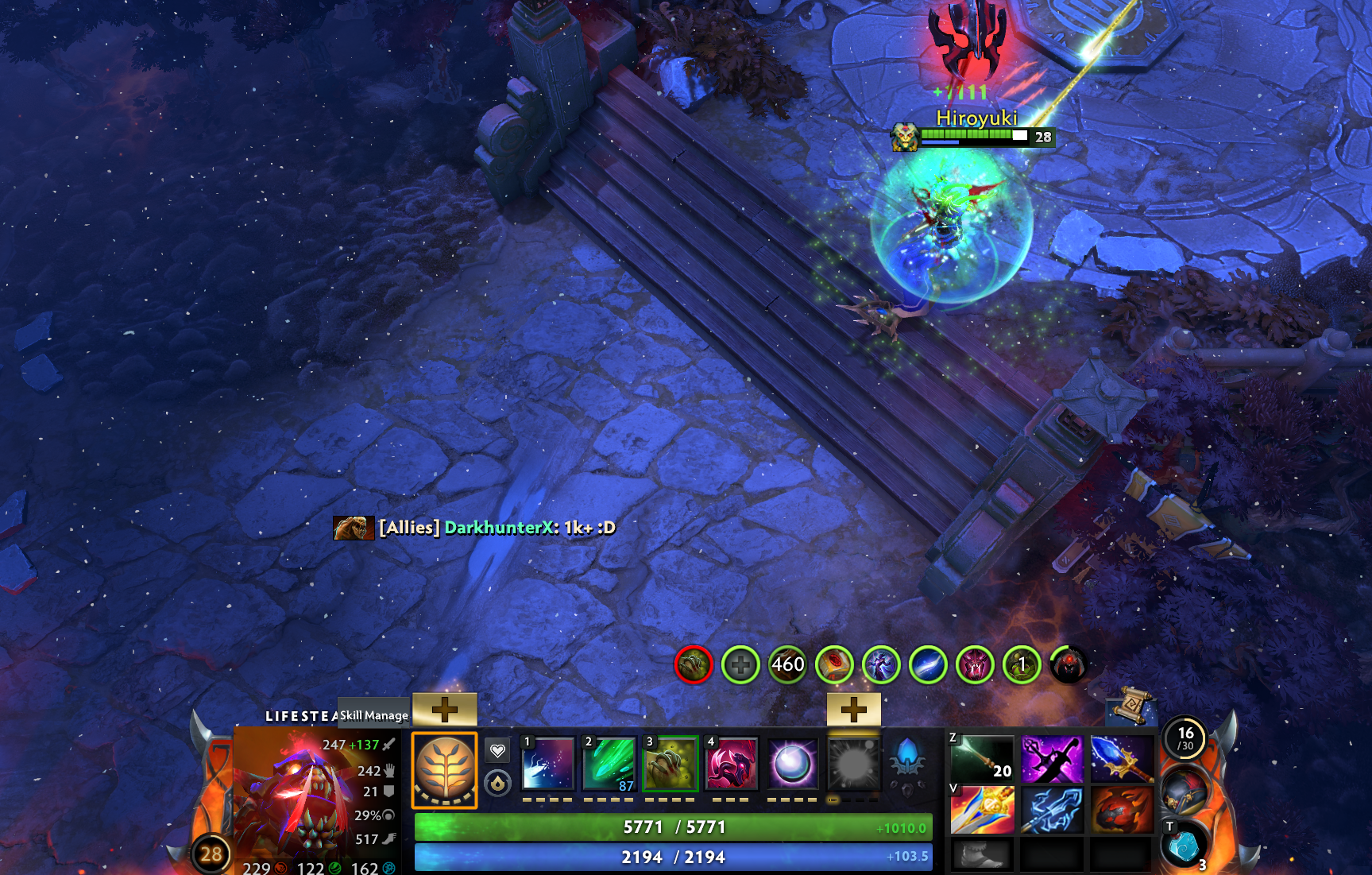Activate the flaming golden sword item

[983, 810]
